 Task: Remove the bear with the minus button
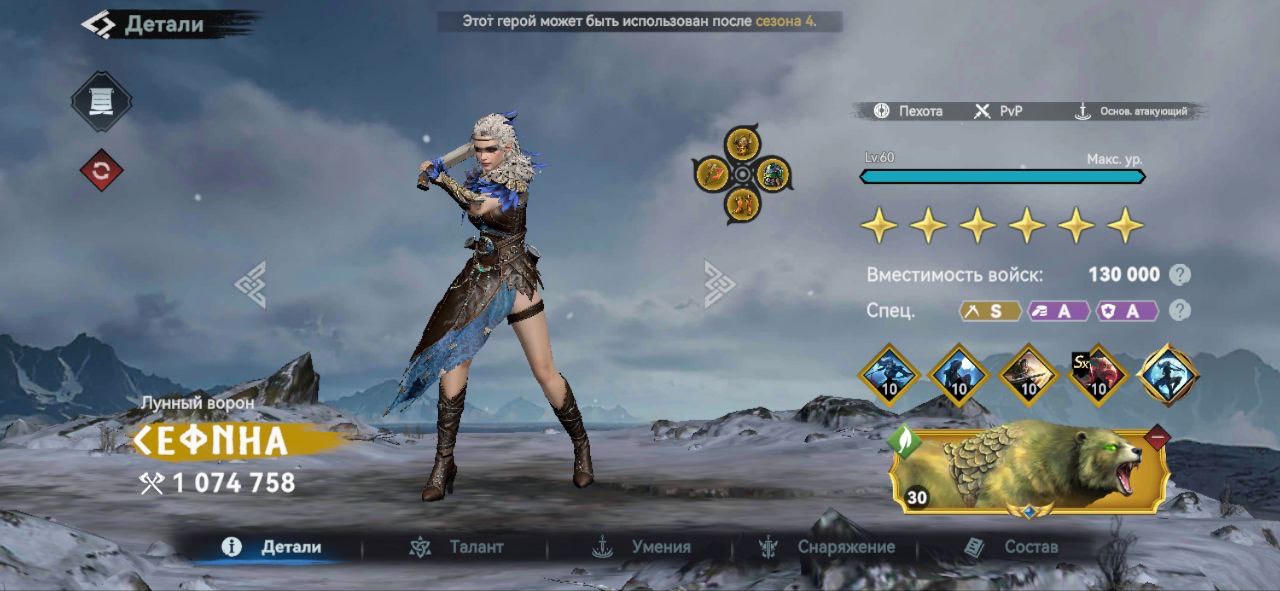tap(1157, 437)
